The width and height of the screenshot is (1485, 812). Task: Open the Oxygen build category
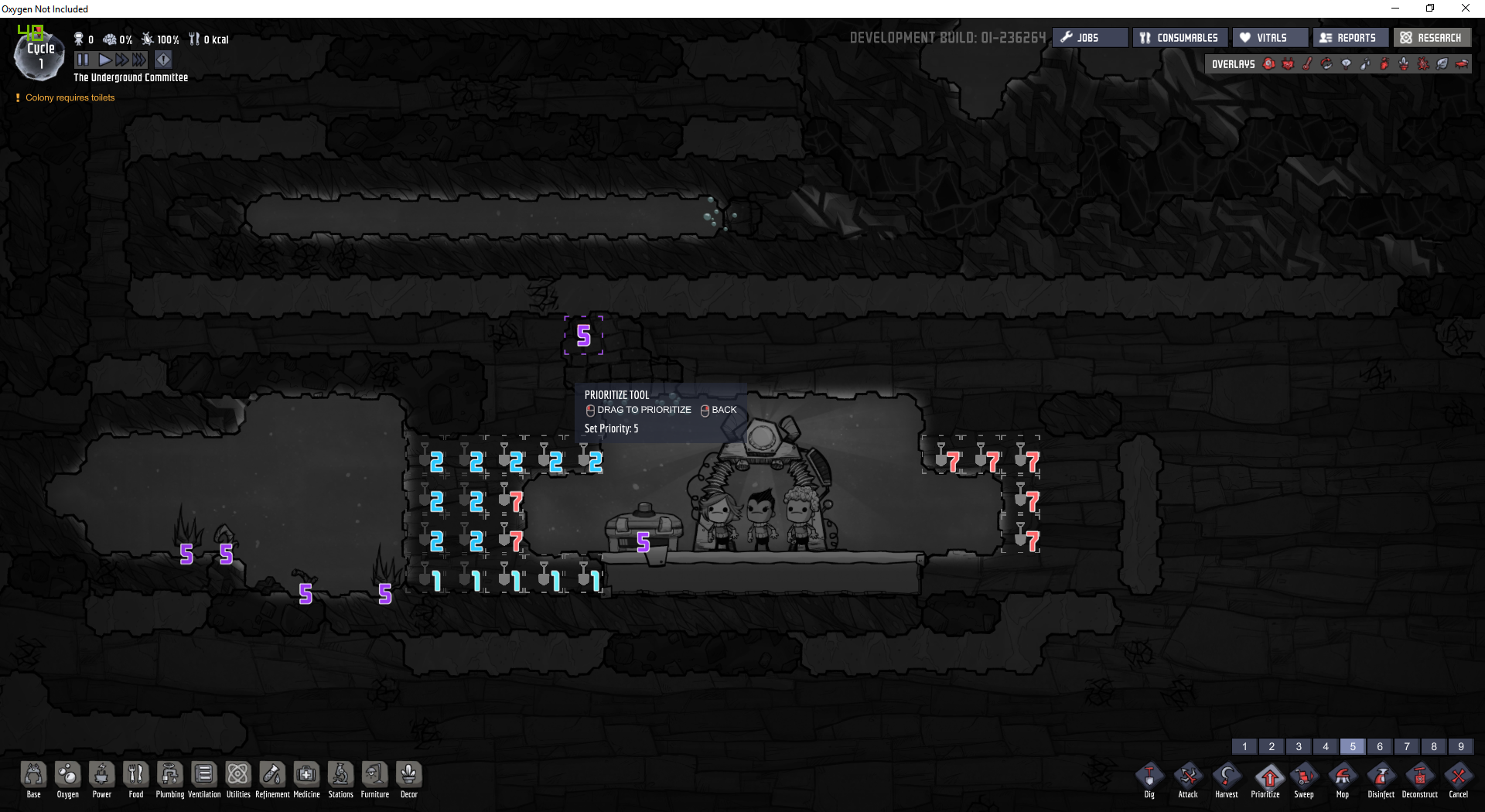pos(68,778)
